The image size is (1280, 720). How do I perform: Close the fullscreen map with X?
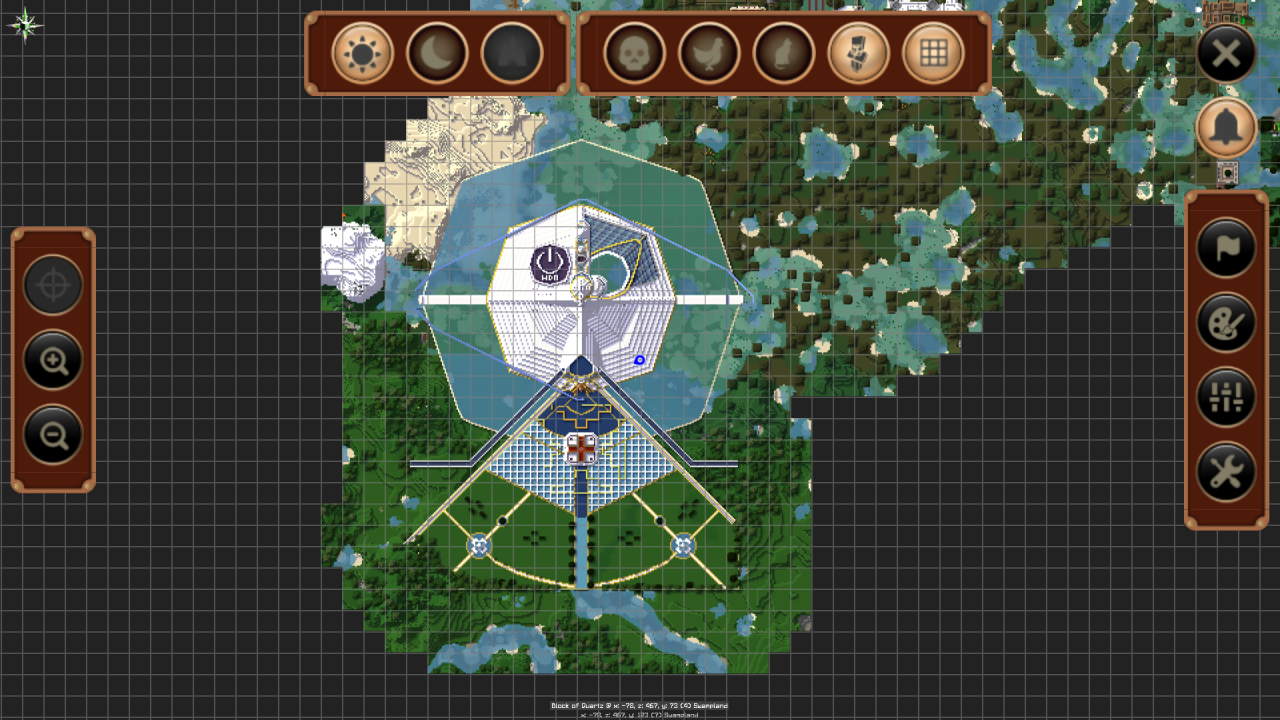(1226, 53)
